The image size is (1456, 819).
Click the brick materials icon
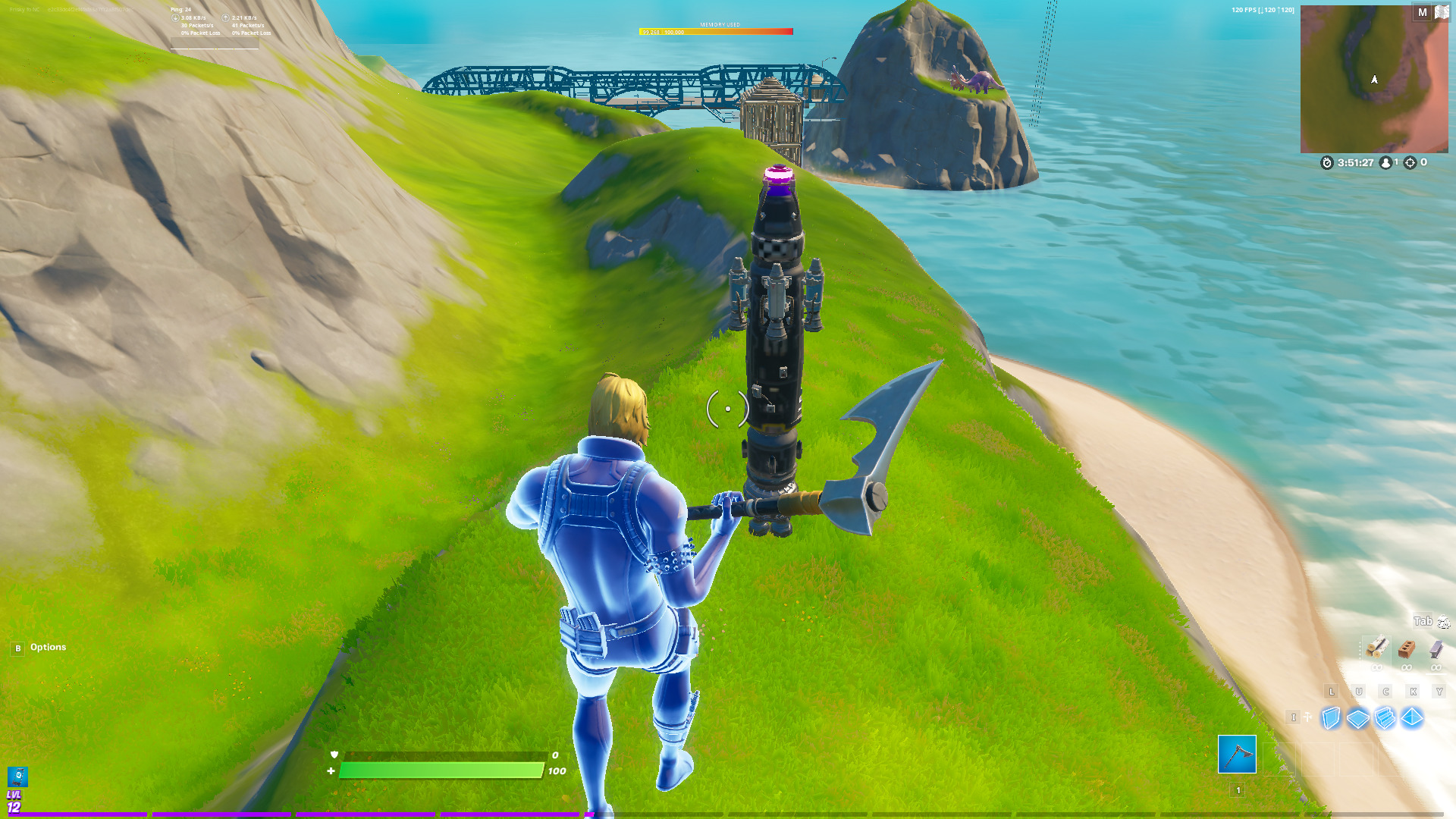tap(1407, 649)
